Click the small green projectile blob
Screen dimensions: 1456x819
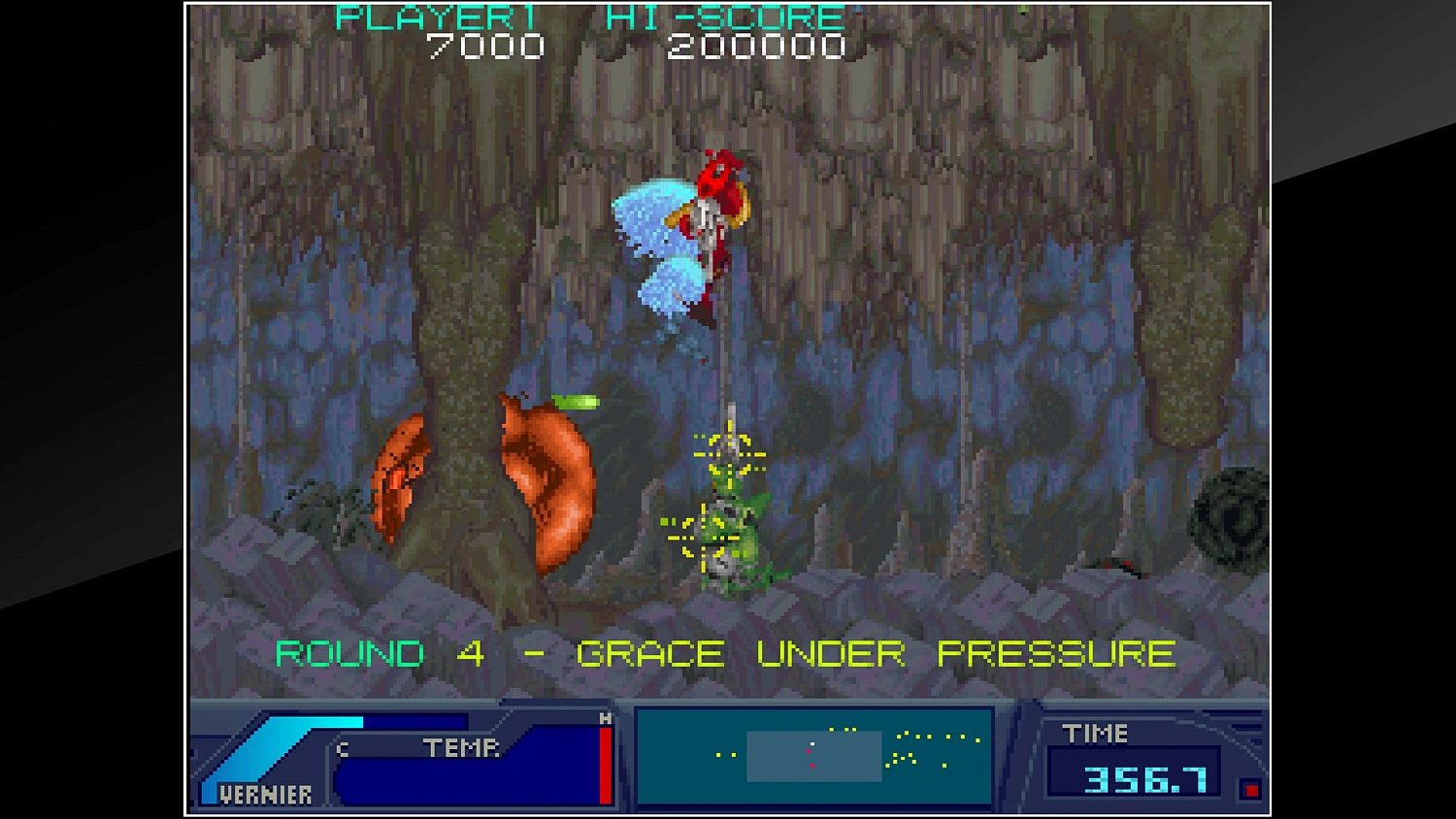point(575,400)
